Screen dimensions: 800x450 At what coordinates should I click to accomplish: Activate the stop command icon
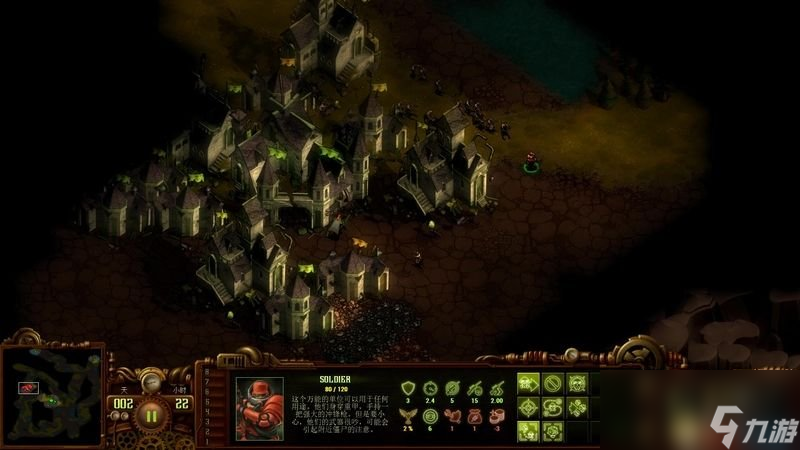[553, 384]
